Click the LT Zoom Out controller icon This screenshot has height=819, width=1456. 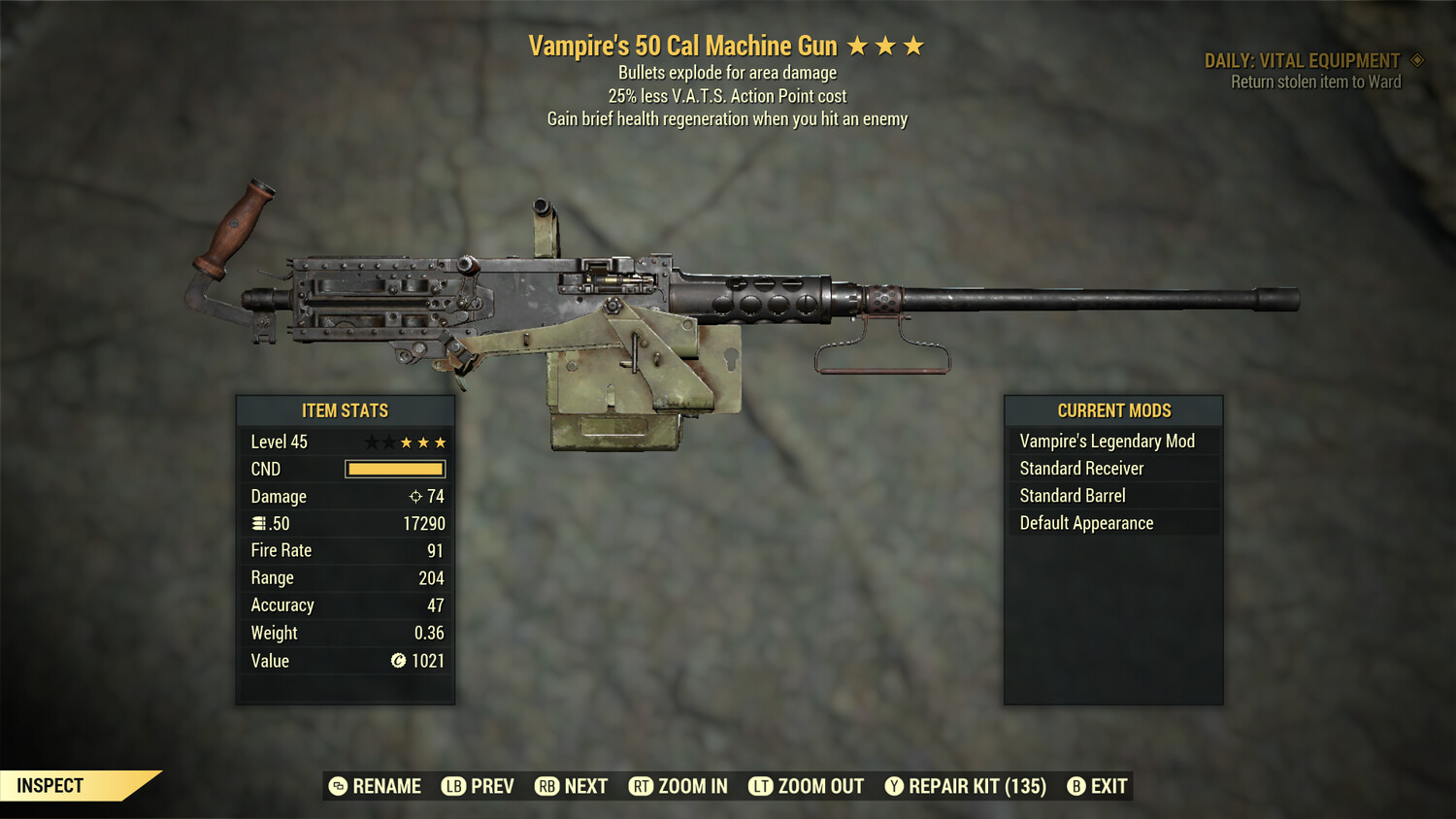click(762, 786)
